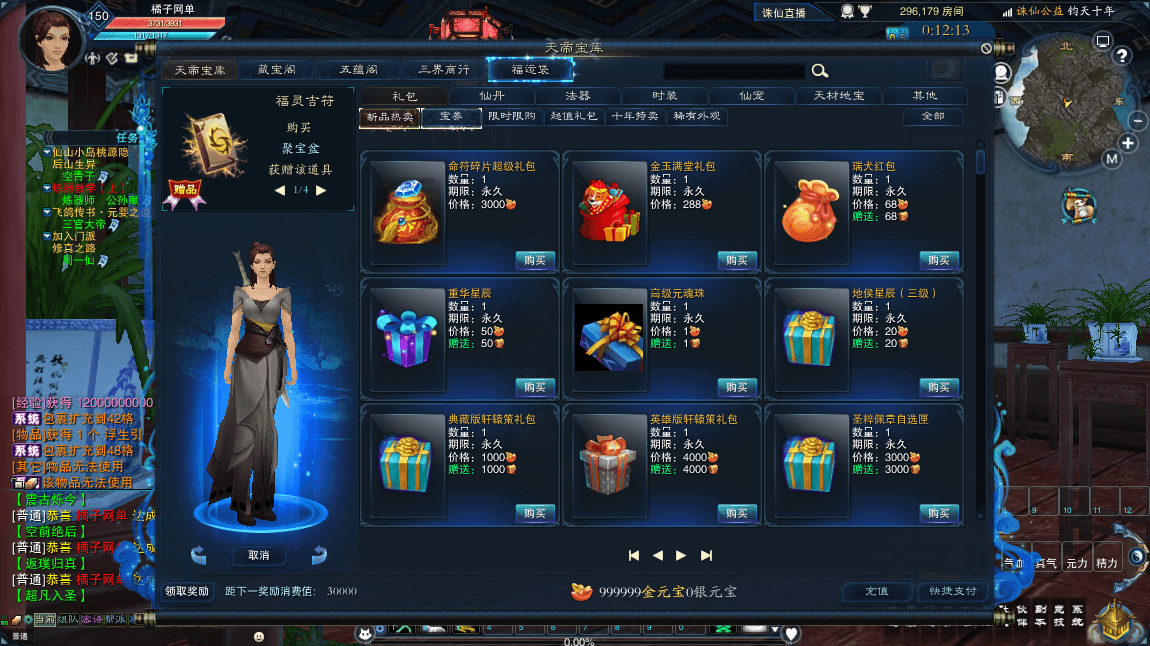Go to the next shop page

pyautogui.click(x=681, y=555)
